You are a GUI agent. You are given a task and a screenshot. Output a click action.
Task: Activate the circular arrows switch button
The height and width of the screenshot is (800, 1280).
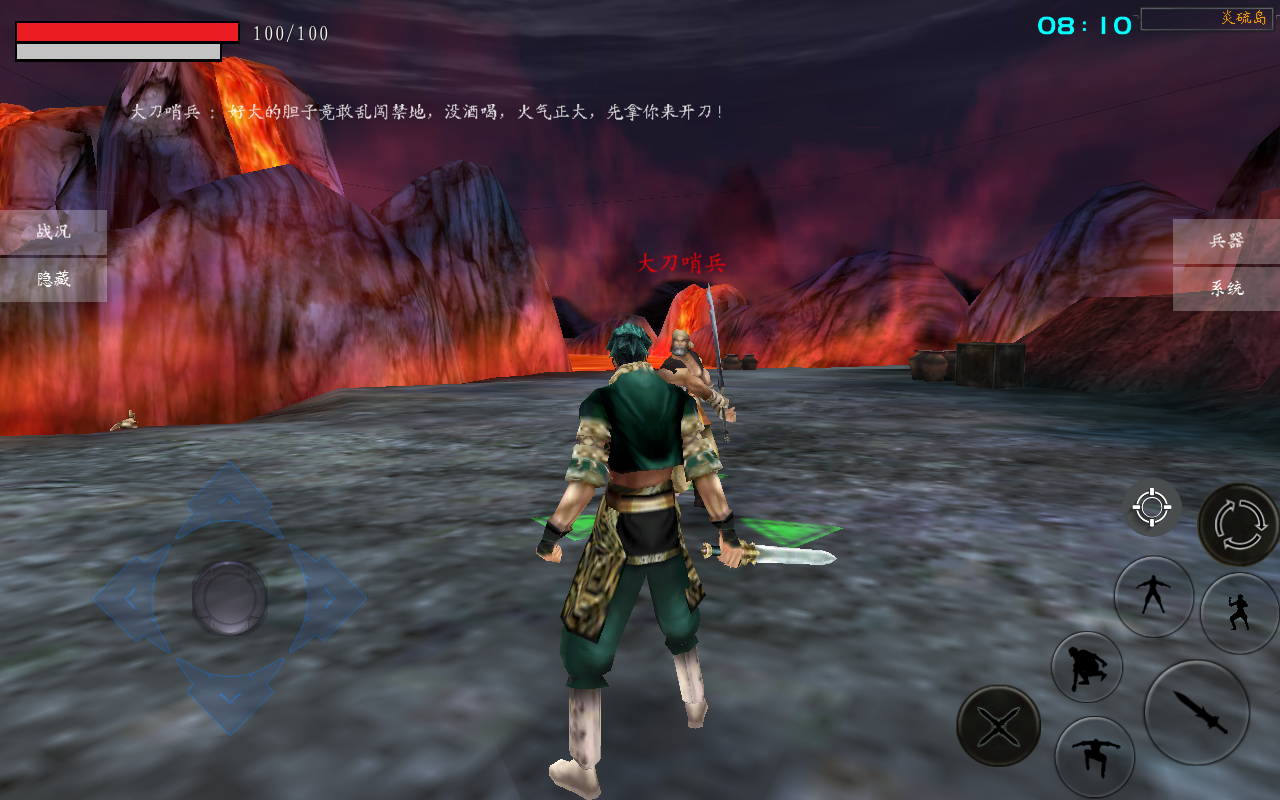(1238, 524)
